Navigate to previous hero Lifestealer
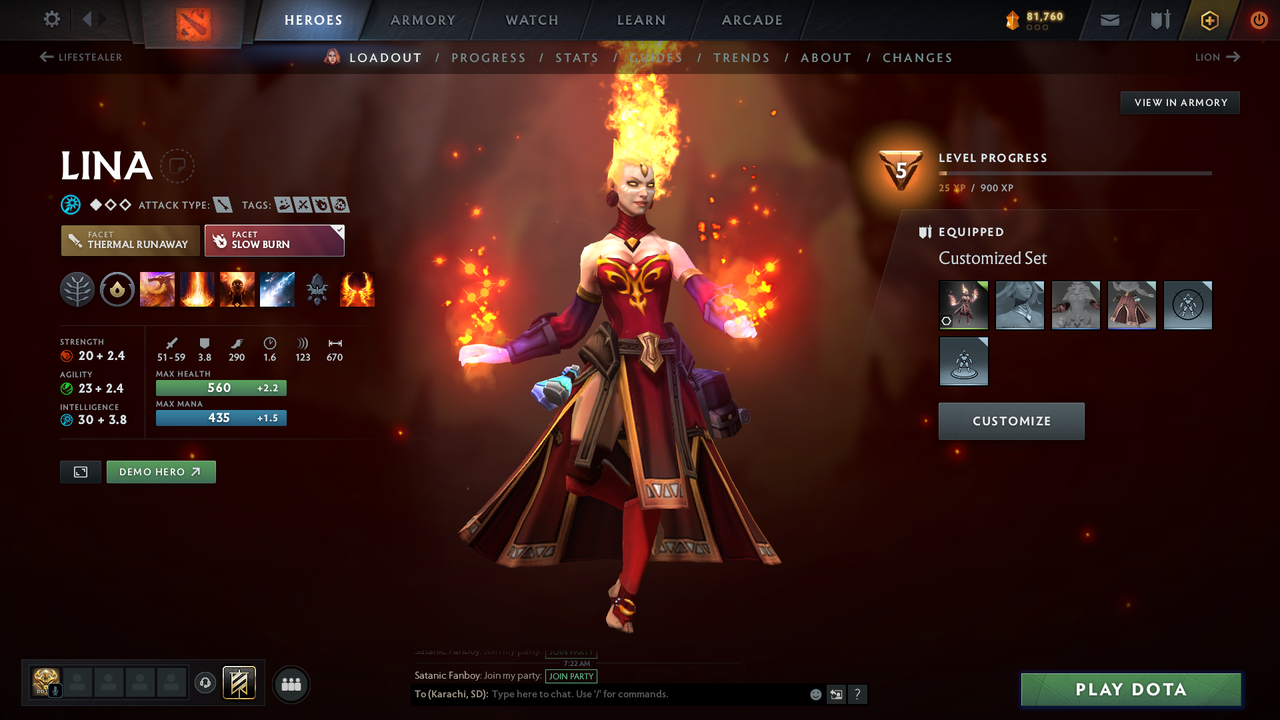 80,57
